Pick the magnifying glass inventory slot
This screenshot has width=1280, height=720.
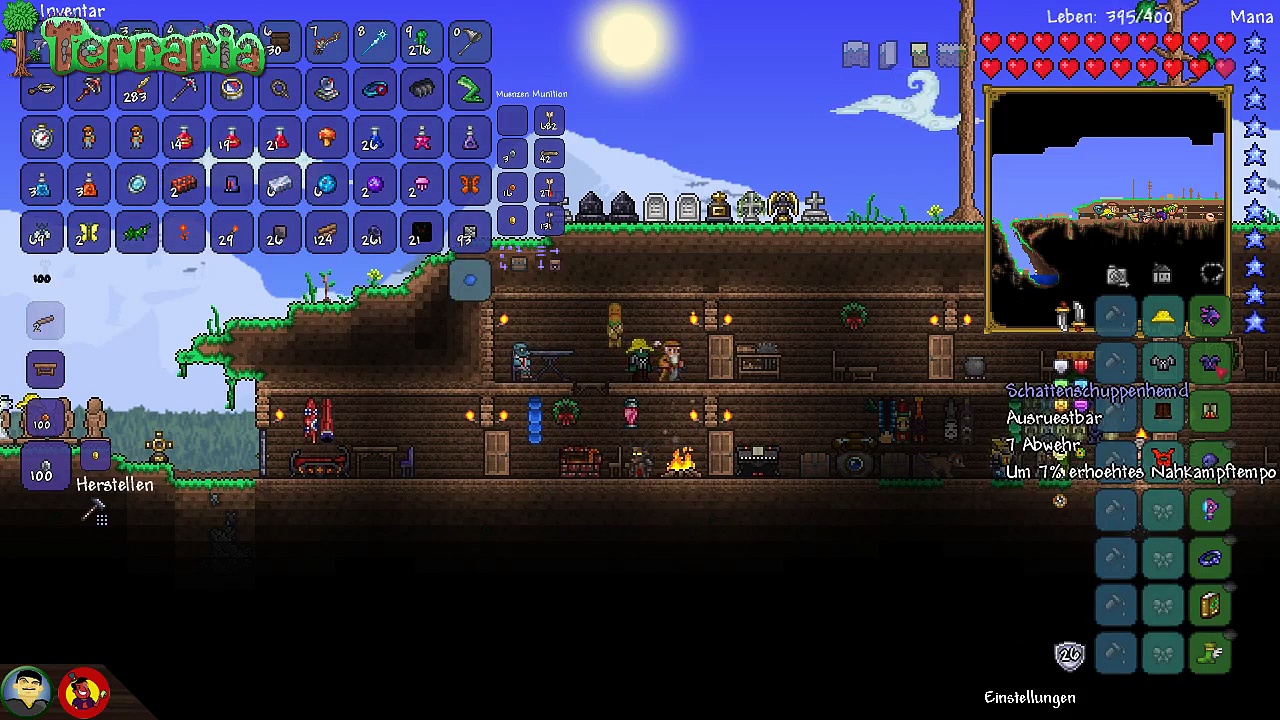[x=279, y=89]
